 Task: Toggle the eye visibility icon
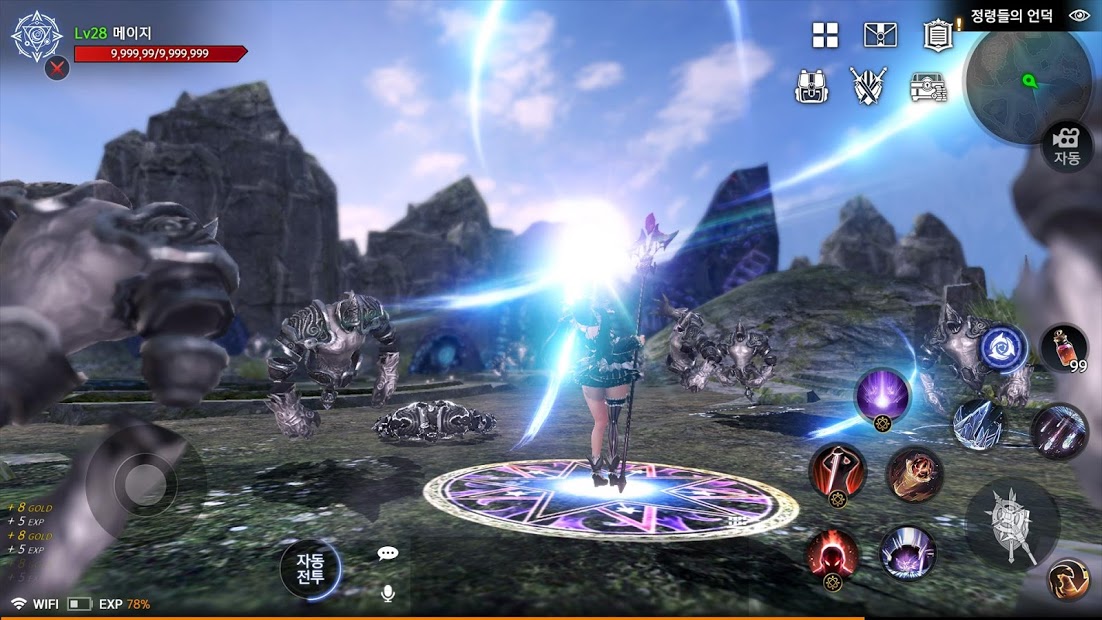coord(1079,16)
